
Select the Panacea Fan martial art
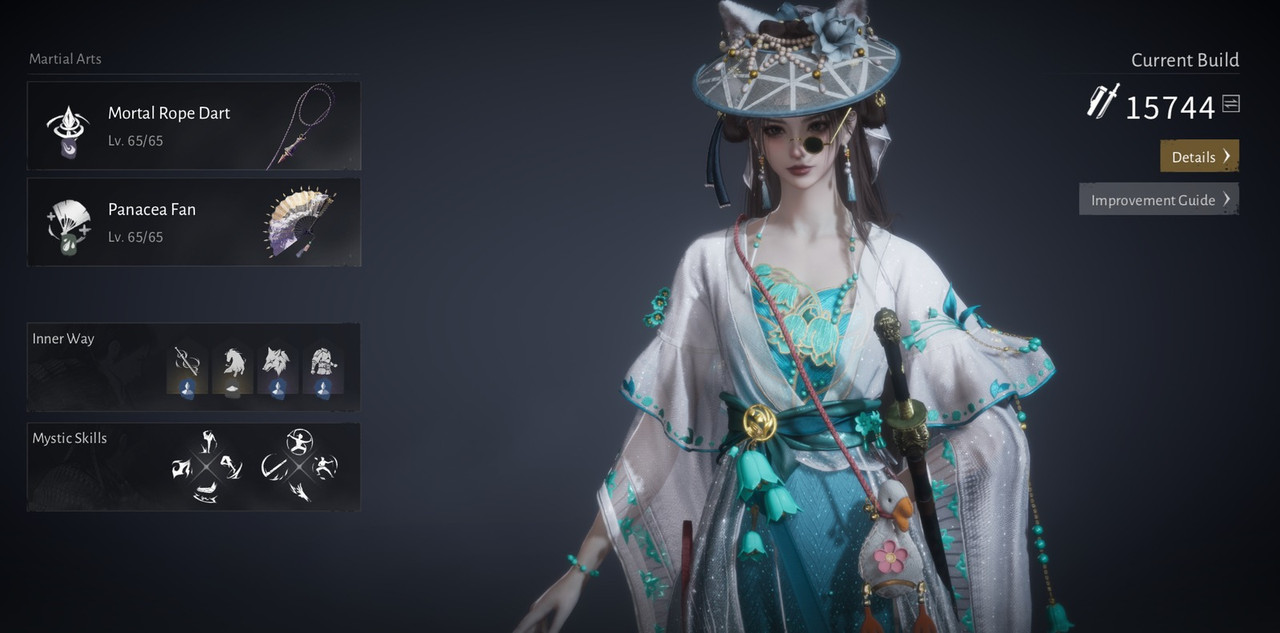tap(193, 222)
